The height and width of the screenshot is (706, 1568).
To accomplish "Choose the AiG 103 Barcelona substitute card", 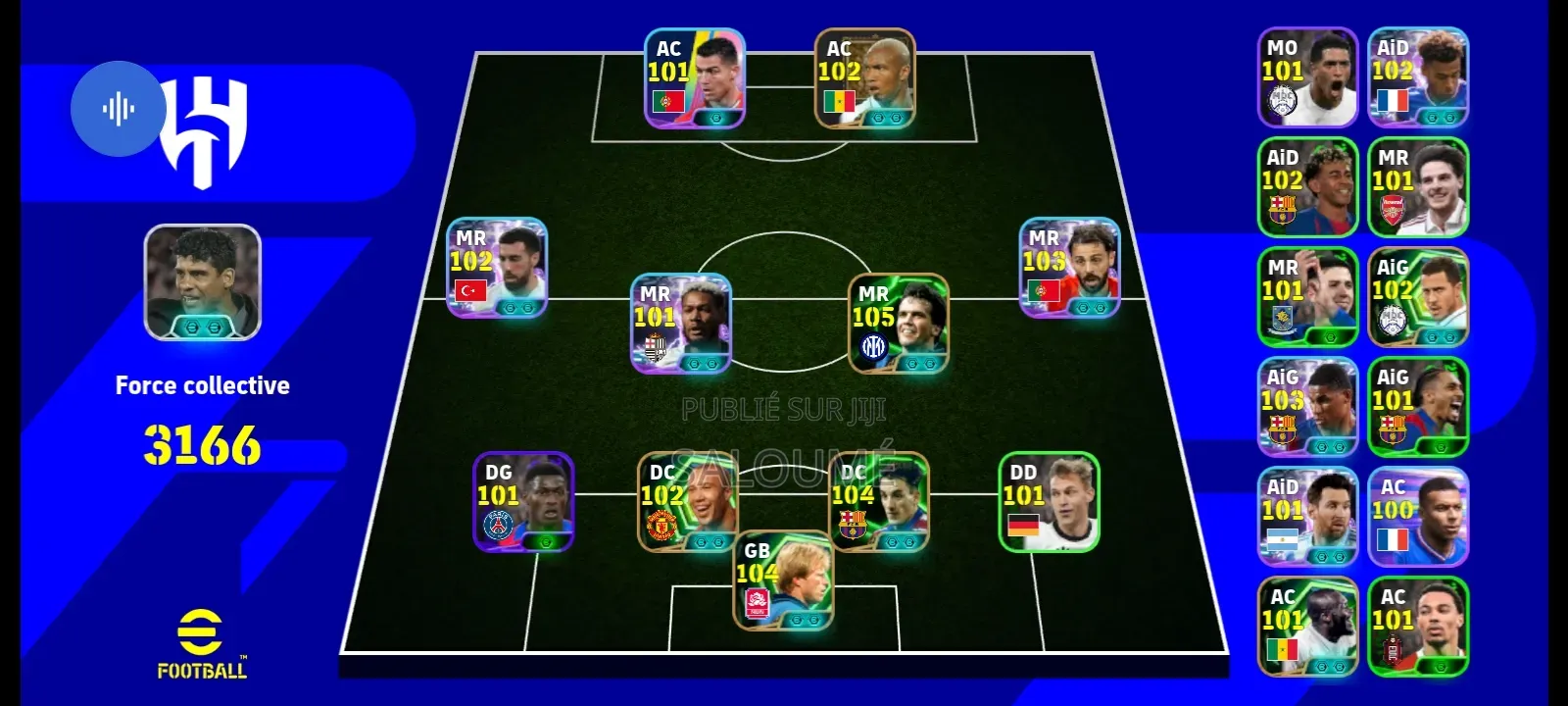I will pyautogui.click(x=1307, y=407).
